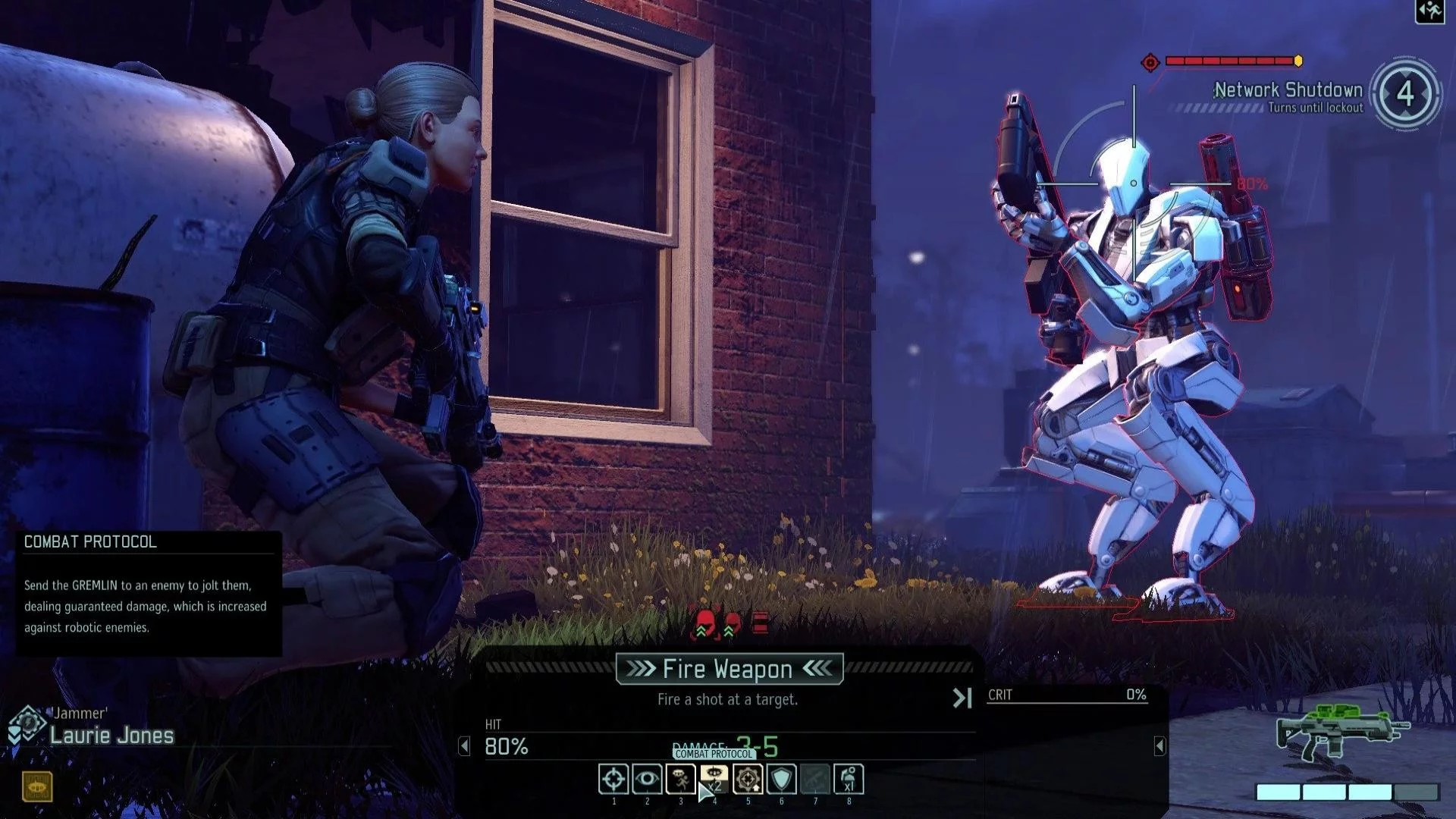
Task: Confirm the Fire Weapon action
Action: point(729,669)
